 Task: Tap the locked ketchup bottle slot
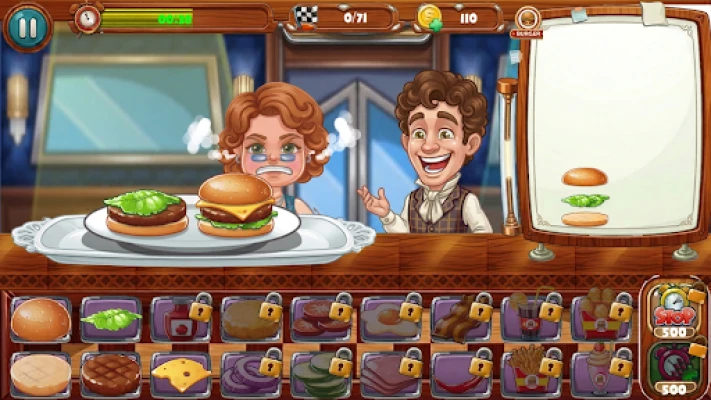click(180, 320)
